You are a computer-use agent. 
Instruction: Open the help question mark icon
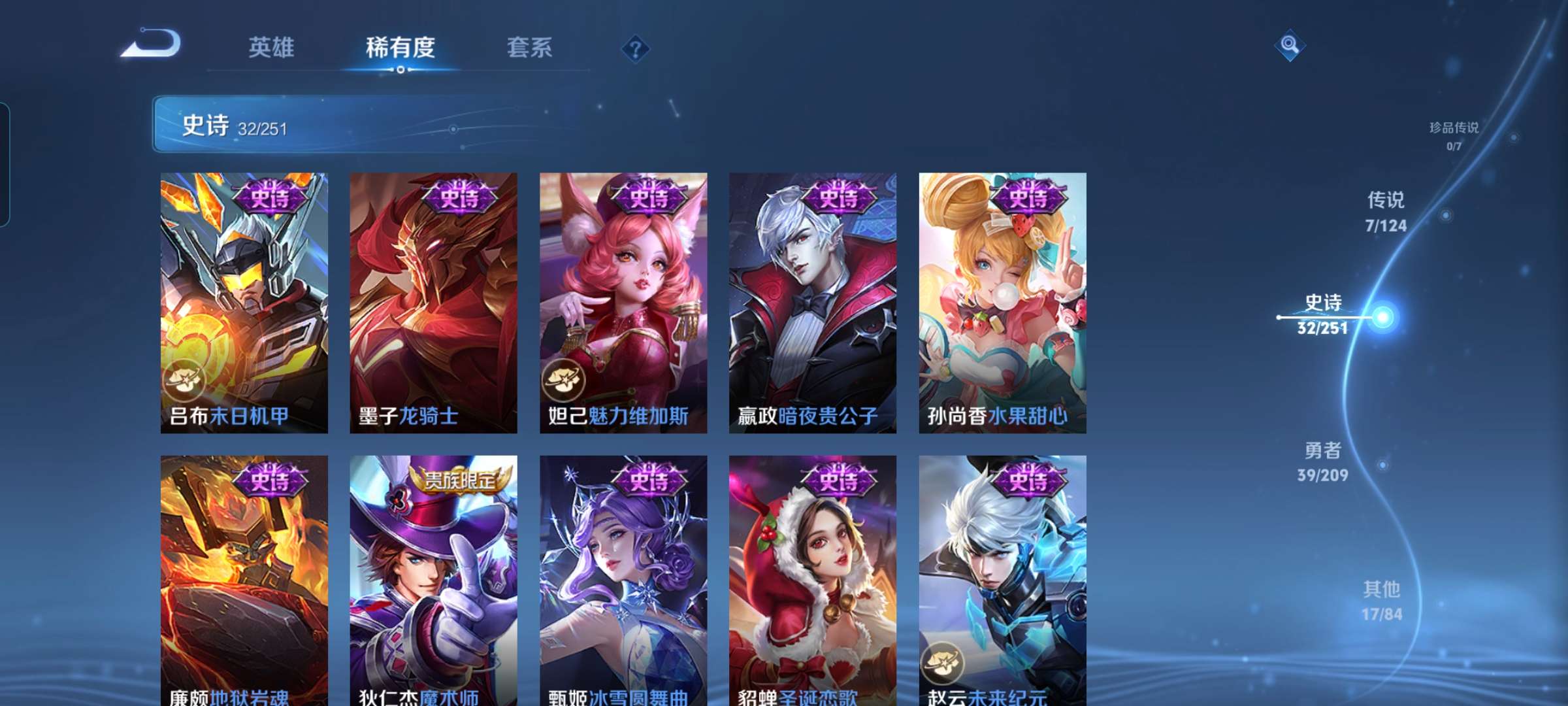click(636, 50)
